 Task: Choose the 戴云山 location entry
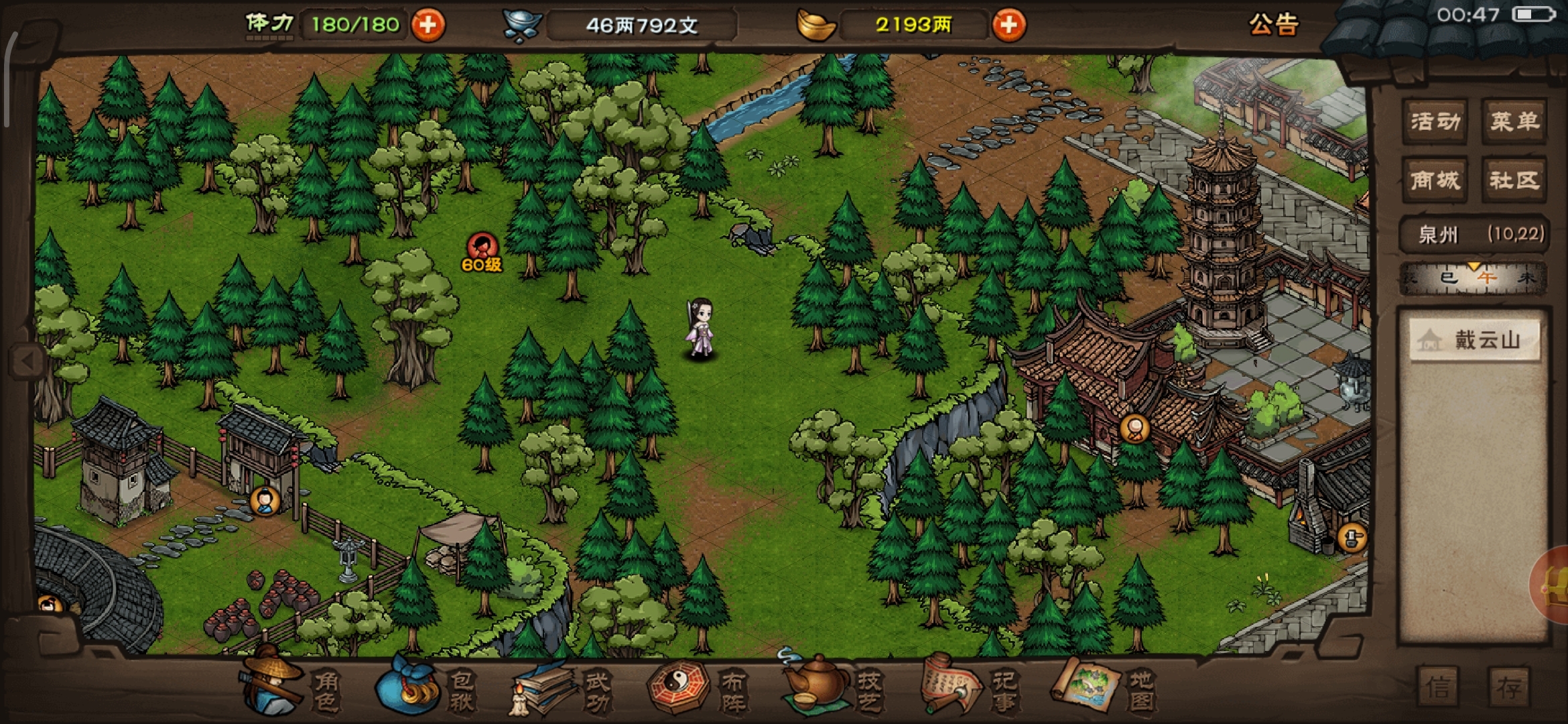pos(1474,341)
